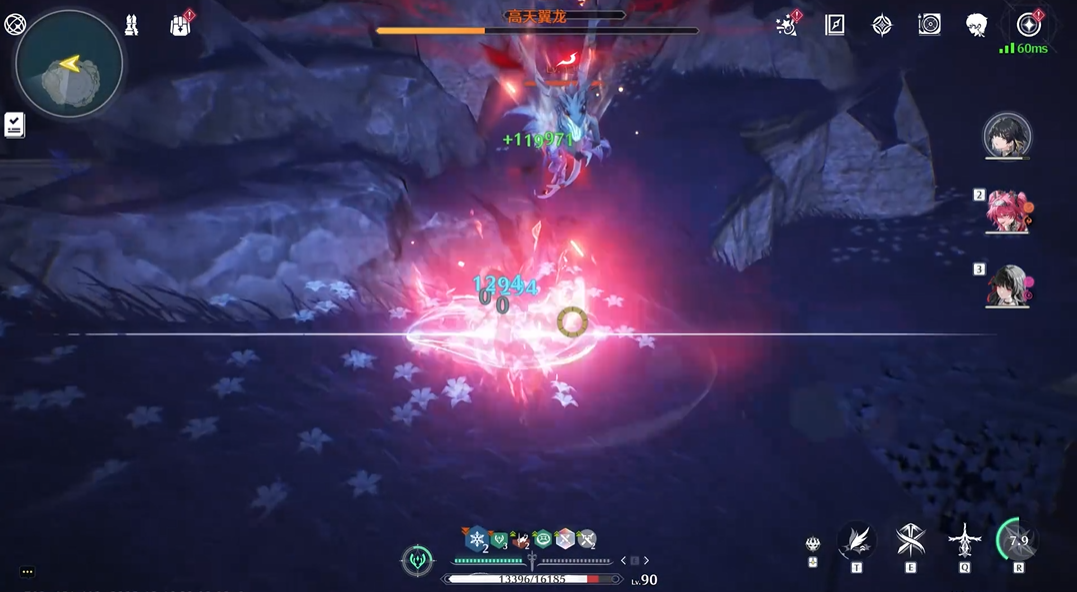Open the compass guidebook icon
This screenshot has width=1077, height=592.
[835, 26]
